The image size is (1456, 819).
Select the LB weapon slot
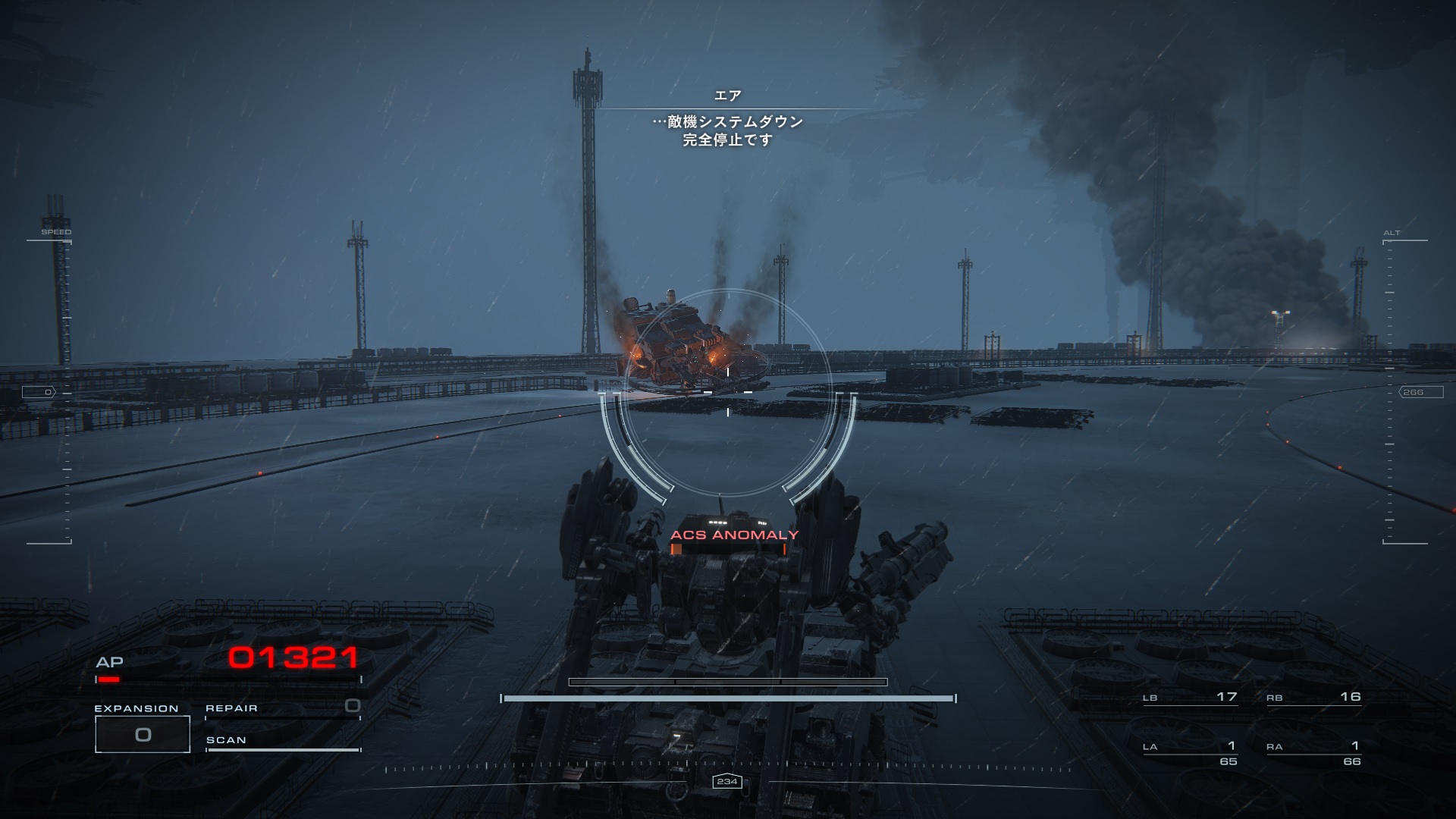tap(1190, 698)
